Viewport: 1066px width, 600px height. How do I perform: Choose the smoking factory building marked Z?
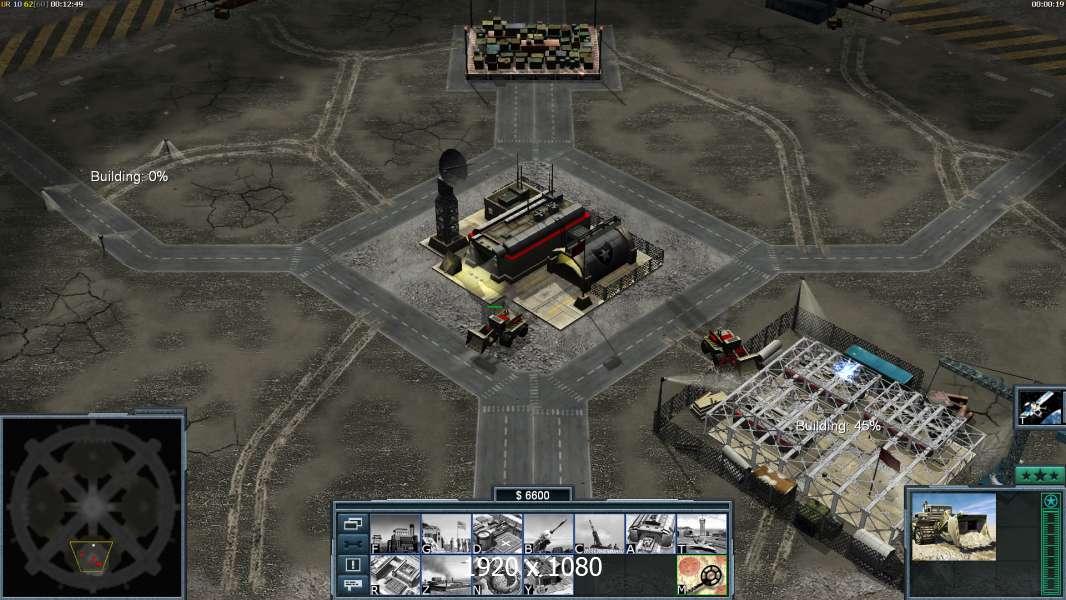coord(446,575)
